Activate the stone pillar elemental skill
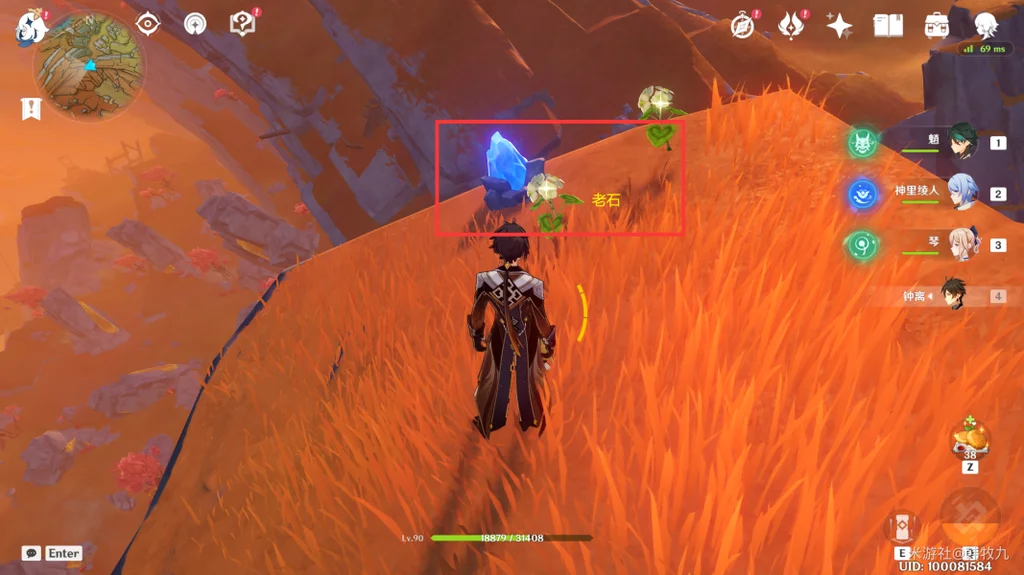Image resolution: width=1024 pixels, height=575 pixels. click(902, 527)
